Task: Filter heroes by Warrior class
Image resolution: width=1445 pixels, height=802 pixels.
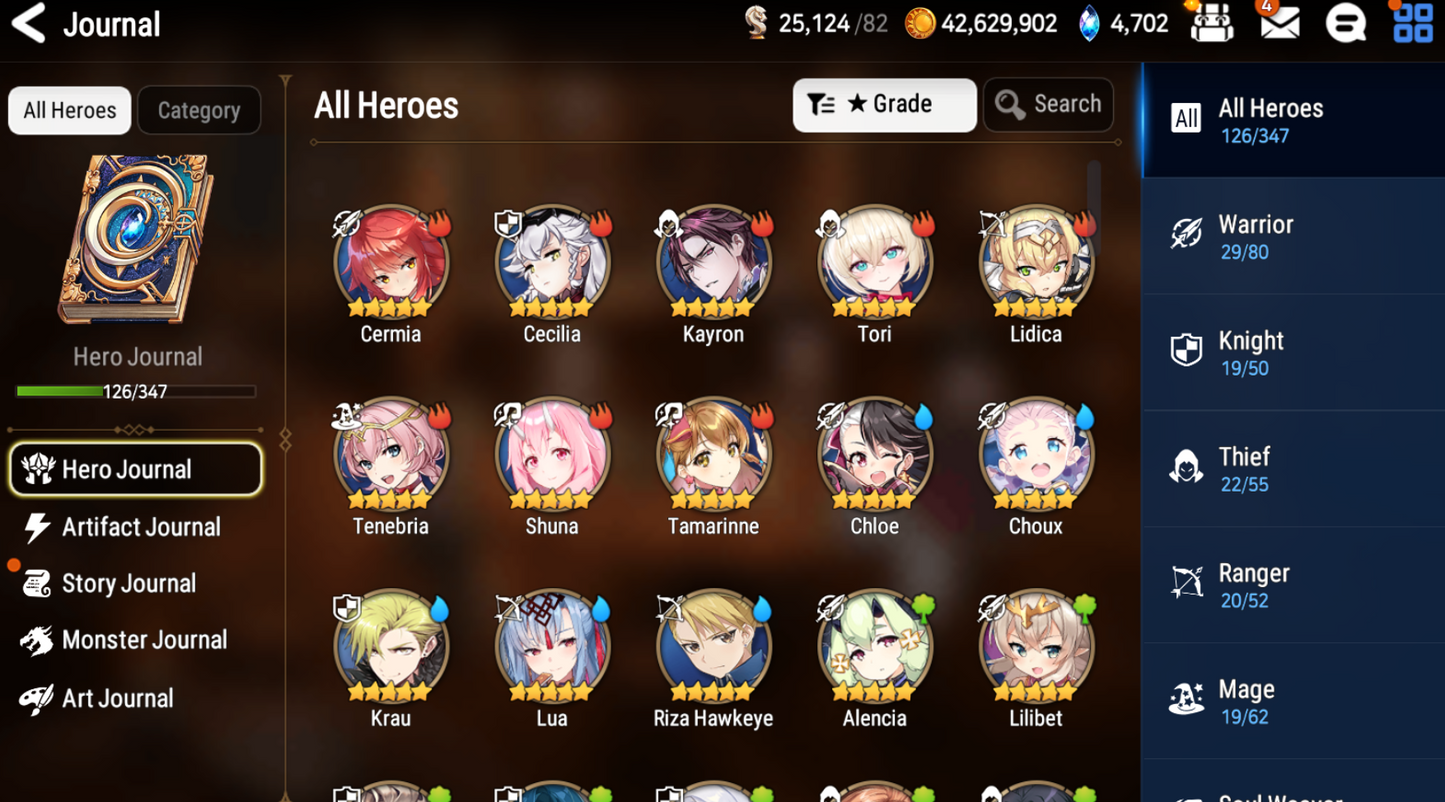Action: point(1292,237)
